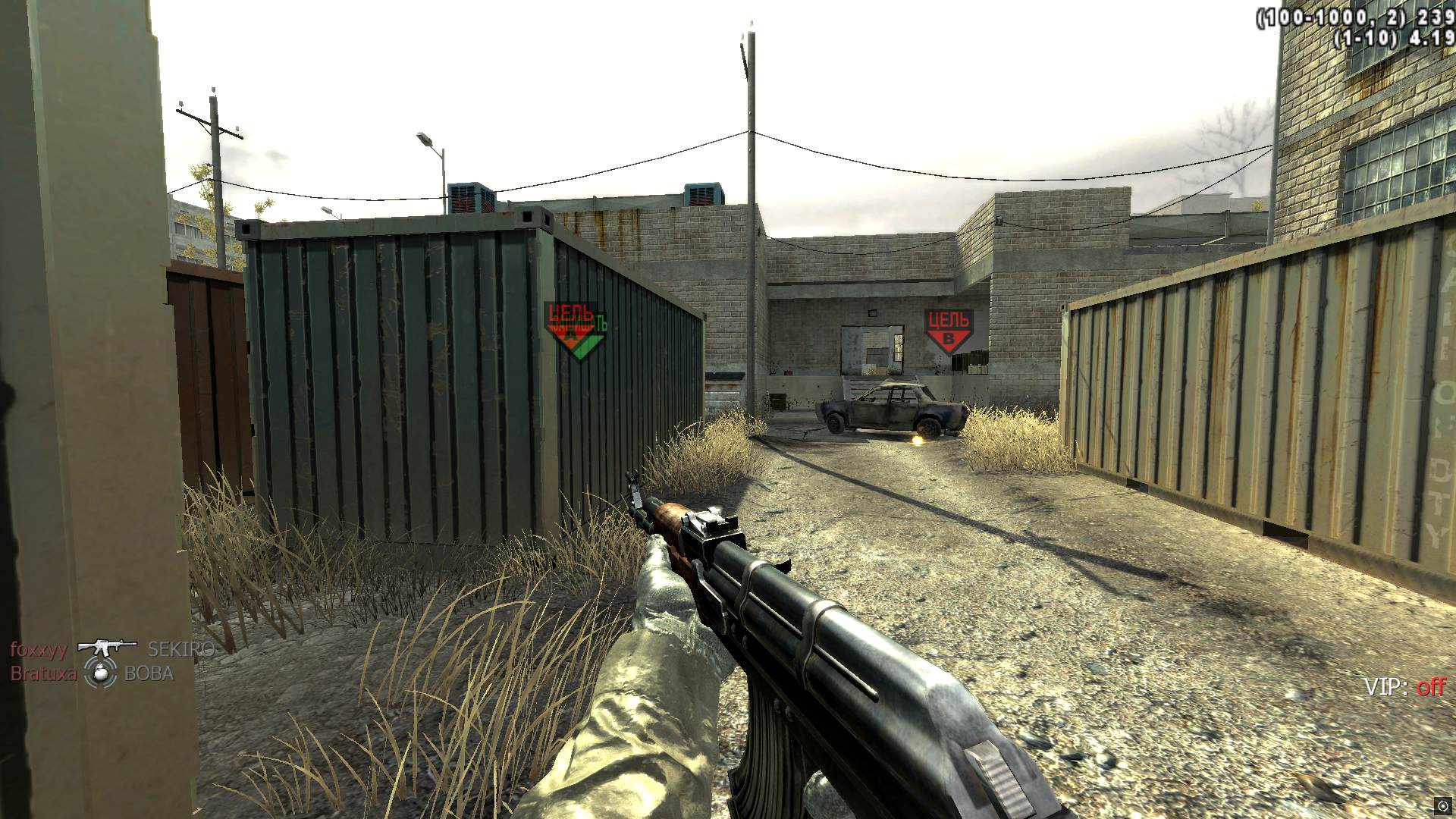Image resolution: width=1456 pixels, height=819 pixels.
Task: Click the foxxyy killed SEKIRO feed entry
Action: click(111, 649)
